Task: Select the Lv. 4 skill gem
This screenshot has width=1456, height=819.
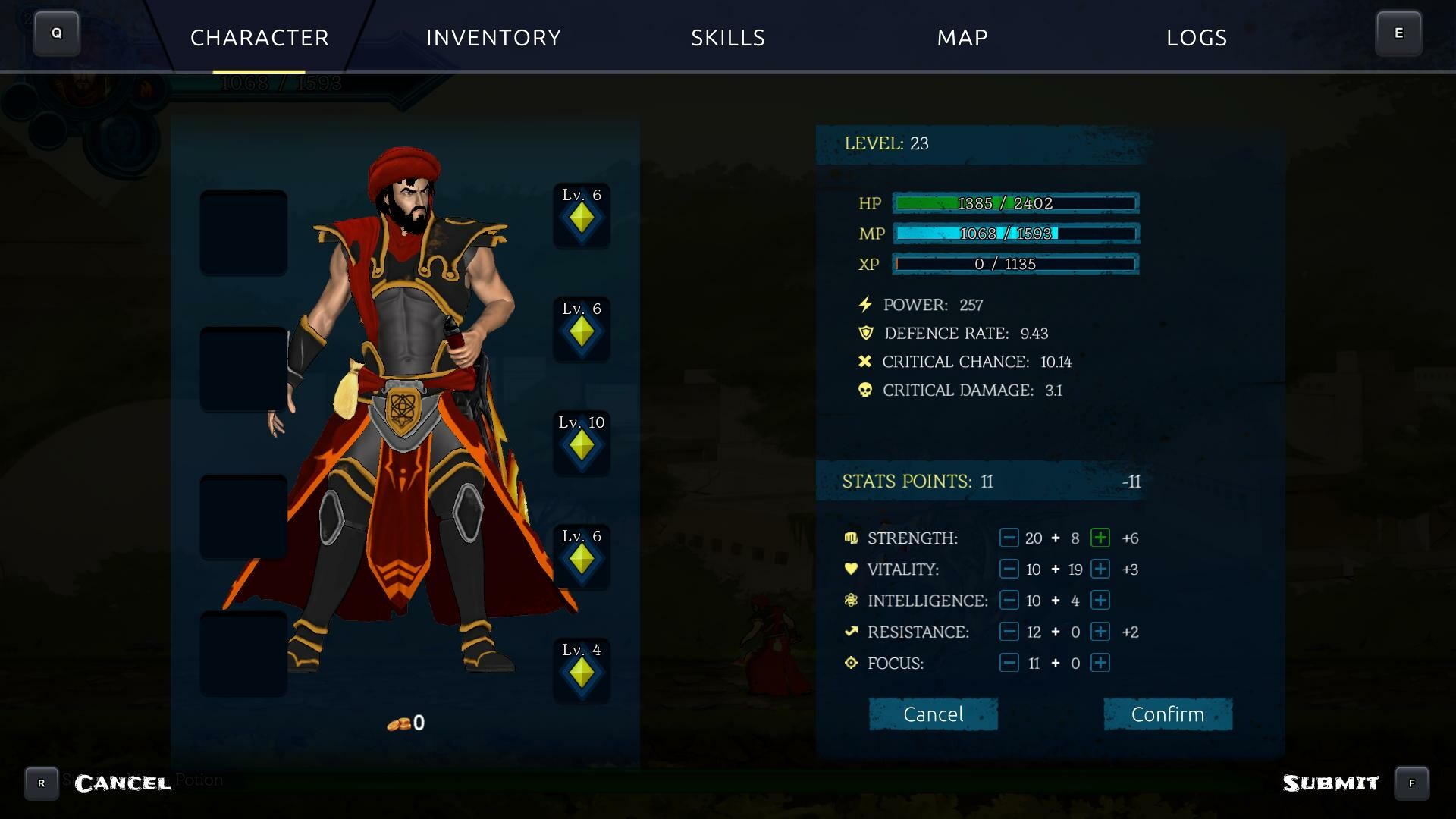Action: 581,672
